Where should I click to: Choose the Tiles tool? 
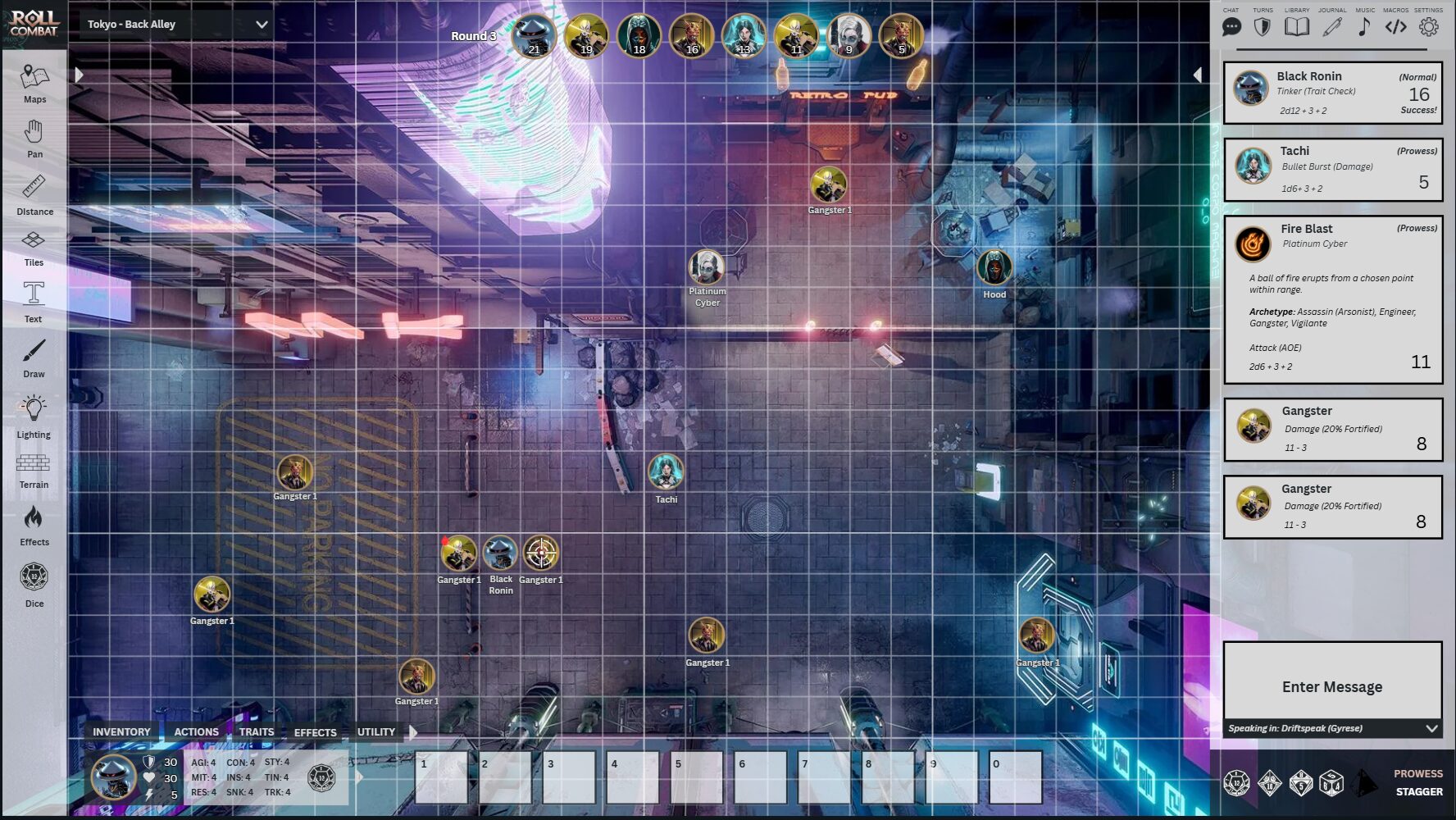34,246
